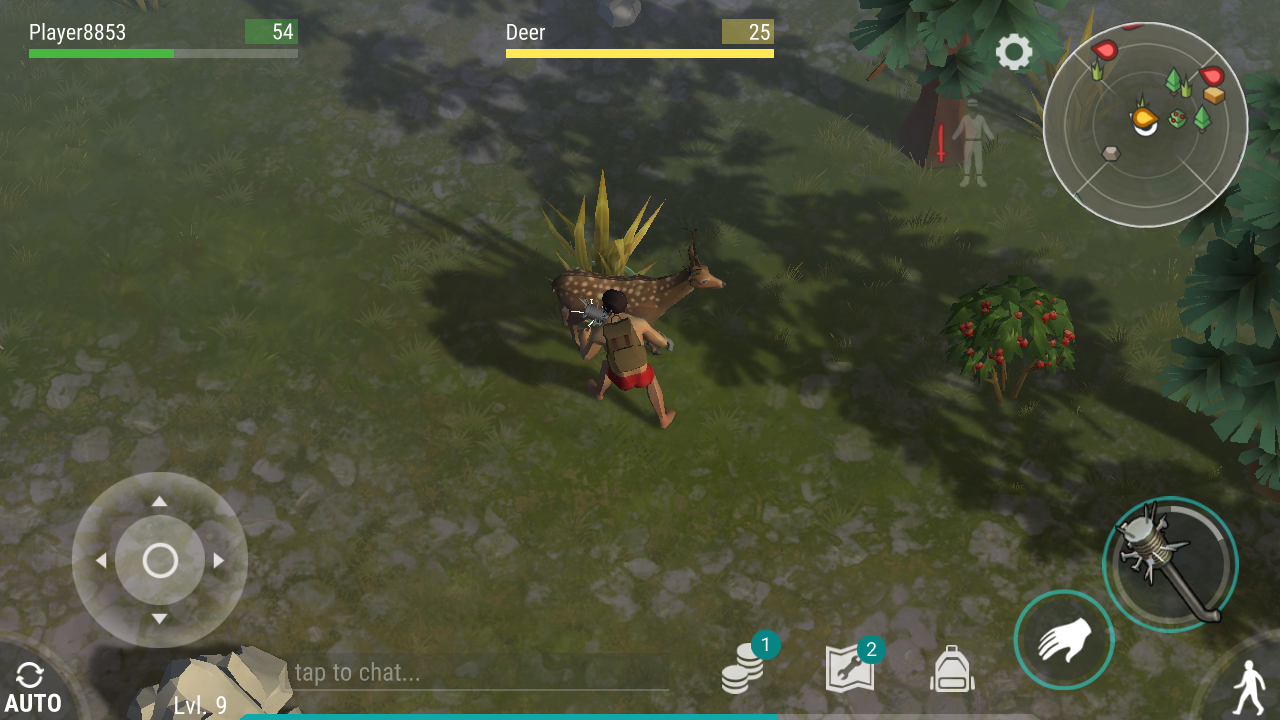The image size is (1280, 720).
Task: Tap the chat input field
Action: tap(480, 672)
